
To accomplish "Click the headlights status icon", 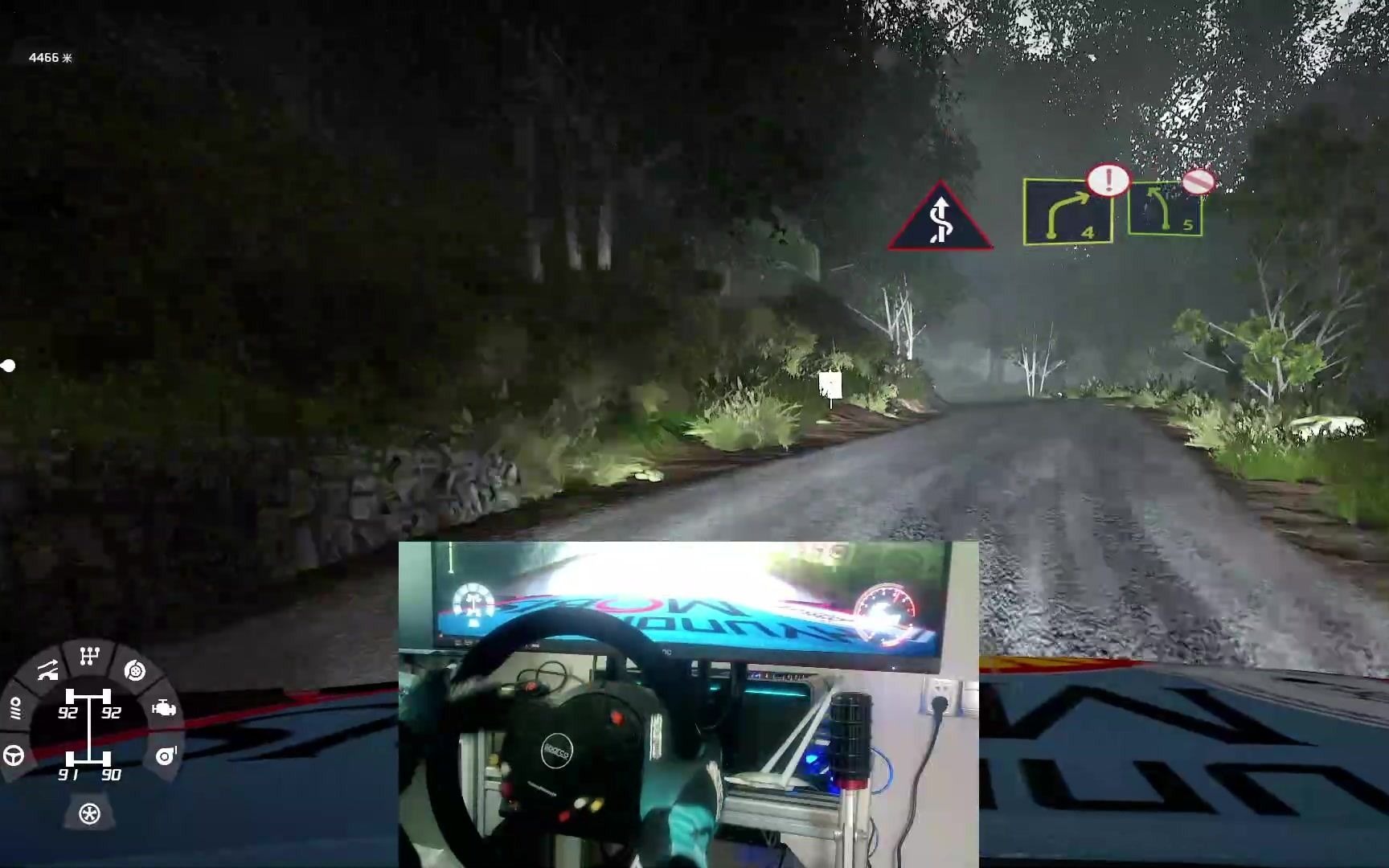I will pos(17,708).
